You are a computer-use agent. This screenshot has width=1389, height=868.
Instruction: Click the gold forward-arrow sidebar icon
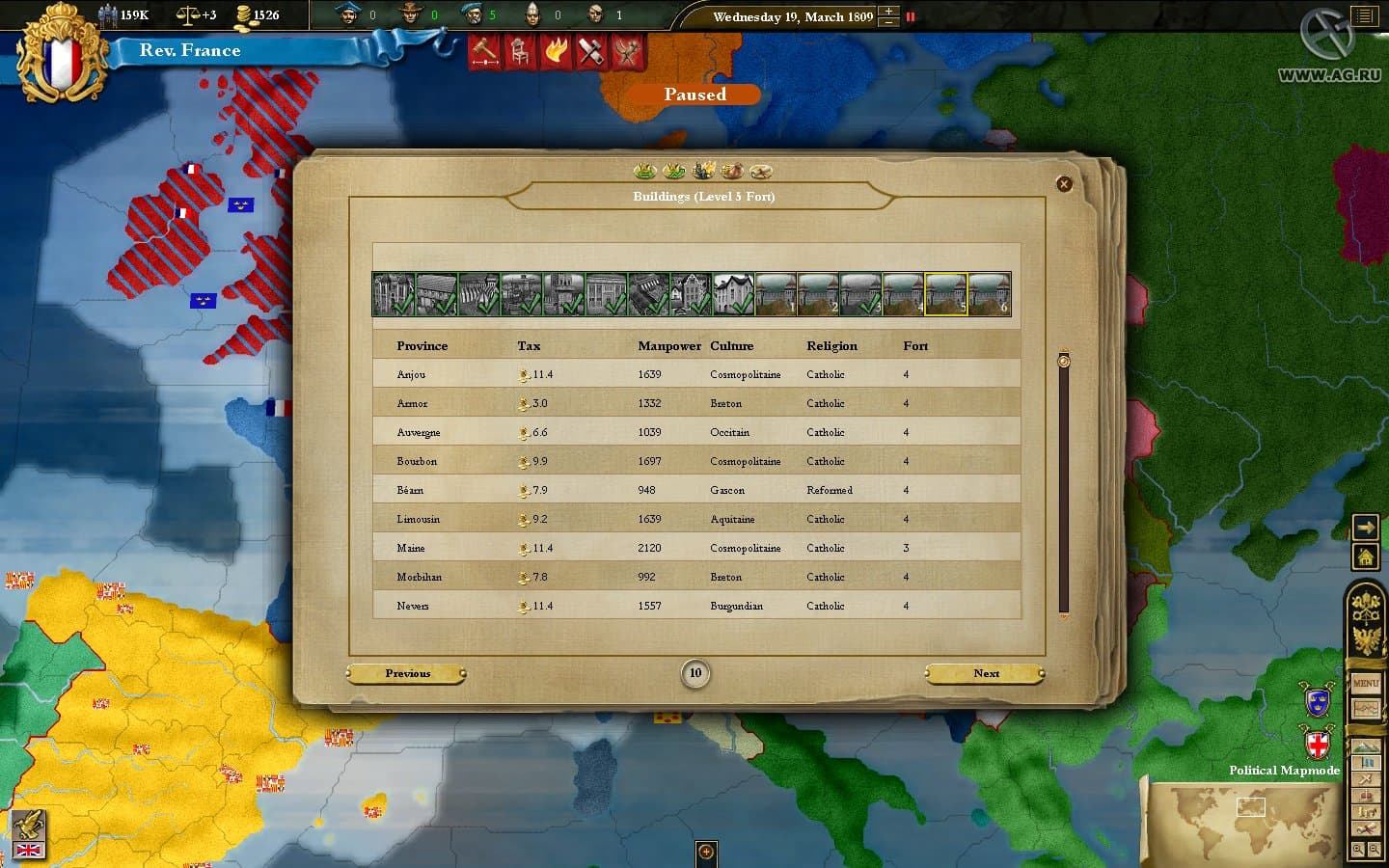click(x=1365, y=527)
